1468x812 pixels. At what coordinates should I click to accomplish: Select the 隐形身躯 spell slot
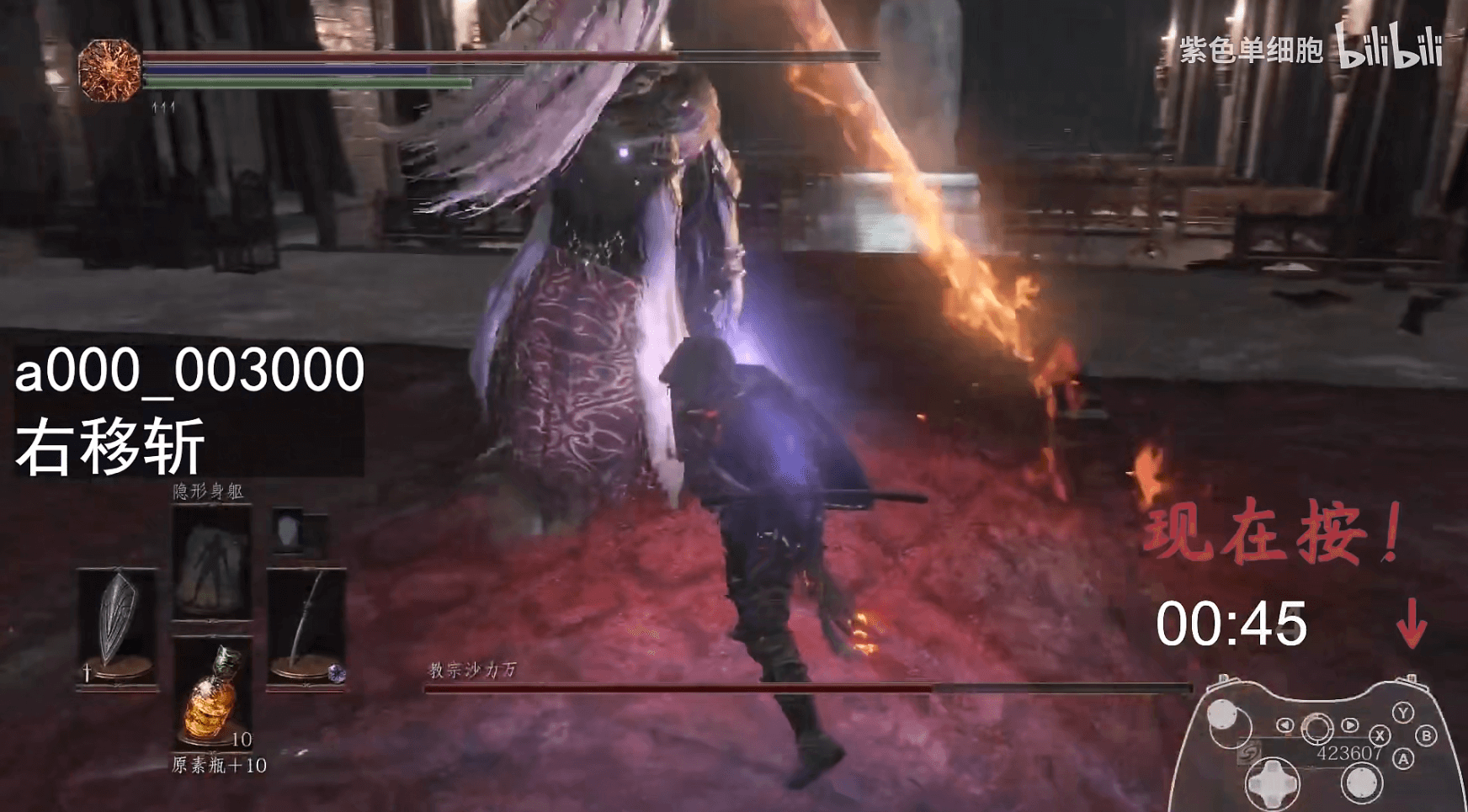pos(211,561)
